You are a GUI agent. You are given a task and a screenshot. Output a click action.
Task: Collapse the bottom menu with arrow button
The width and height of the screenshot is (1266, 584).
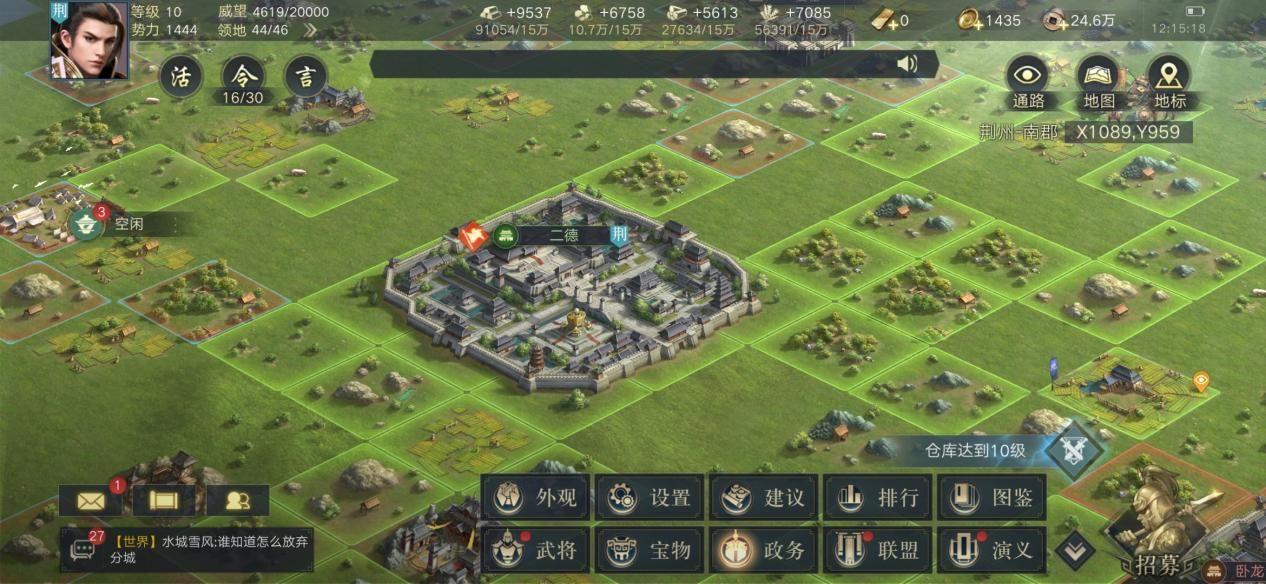point(1075,547)
